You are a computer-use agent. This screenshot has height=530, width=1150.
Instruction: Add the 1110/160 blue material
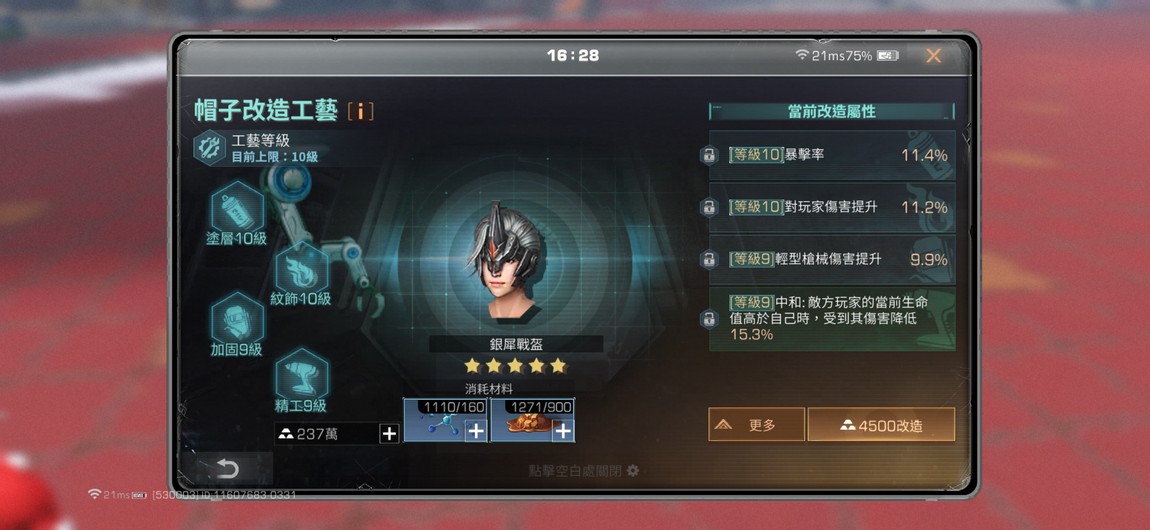tap(476, 430)
